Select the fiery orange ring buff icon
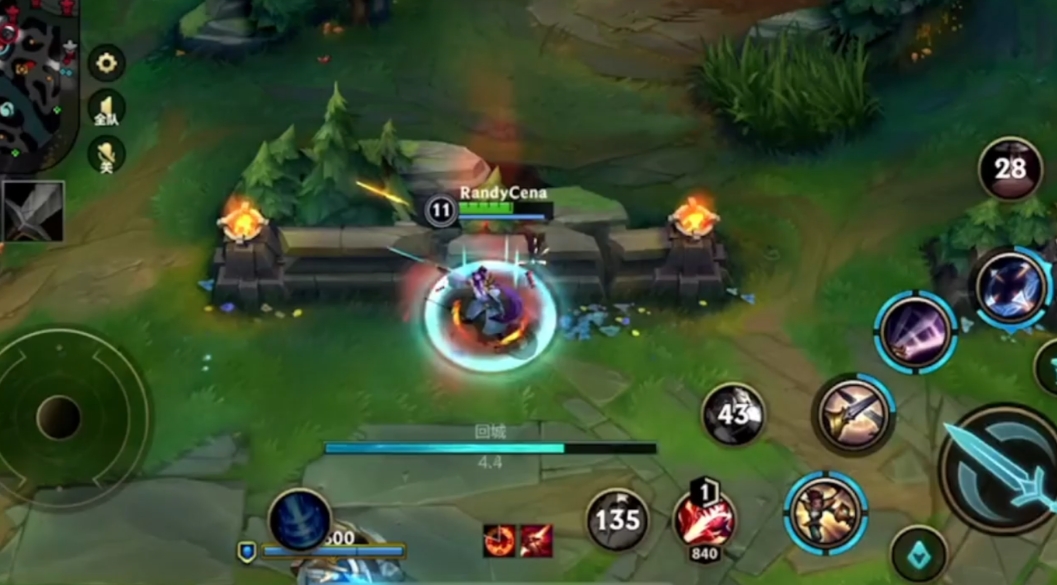 coord(499,540)
